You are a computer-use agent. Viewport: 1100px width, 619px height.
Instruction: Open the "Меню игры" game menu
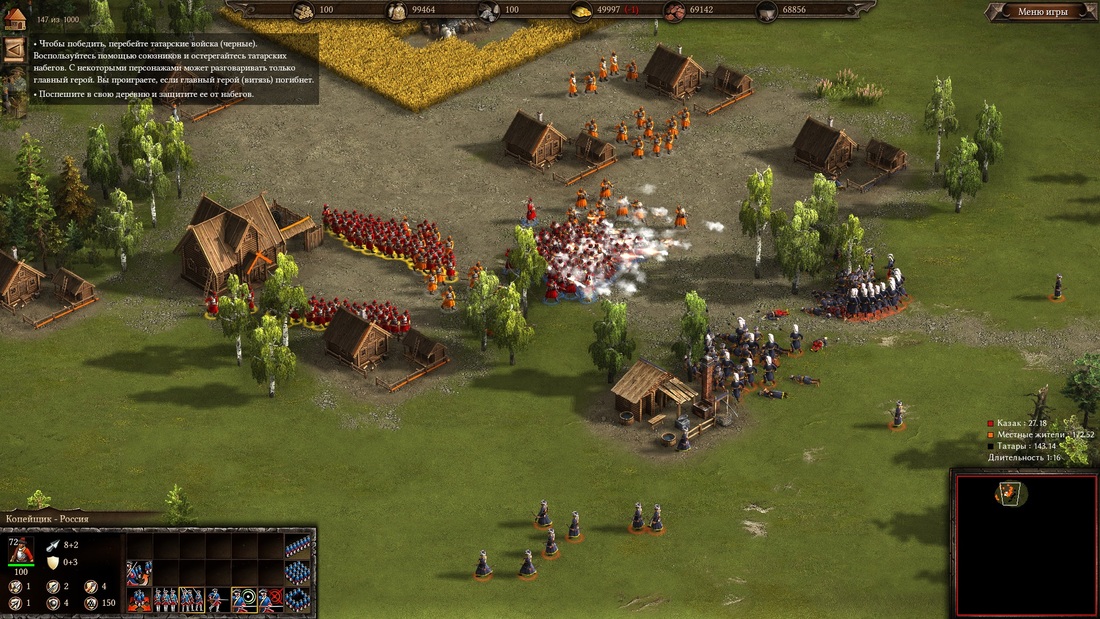1042,12
